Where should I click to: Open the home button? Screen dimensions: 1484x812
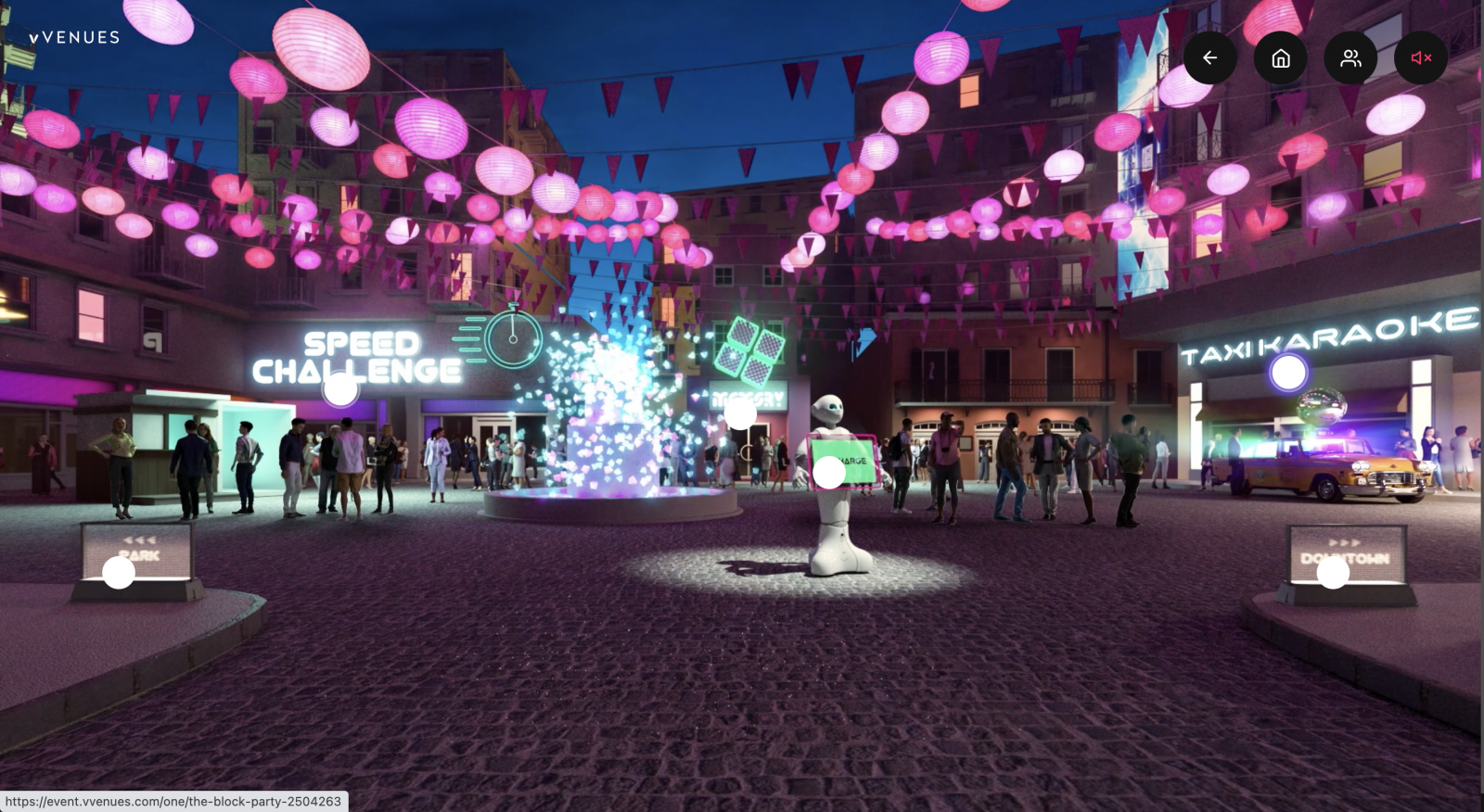coord(1280,58)
